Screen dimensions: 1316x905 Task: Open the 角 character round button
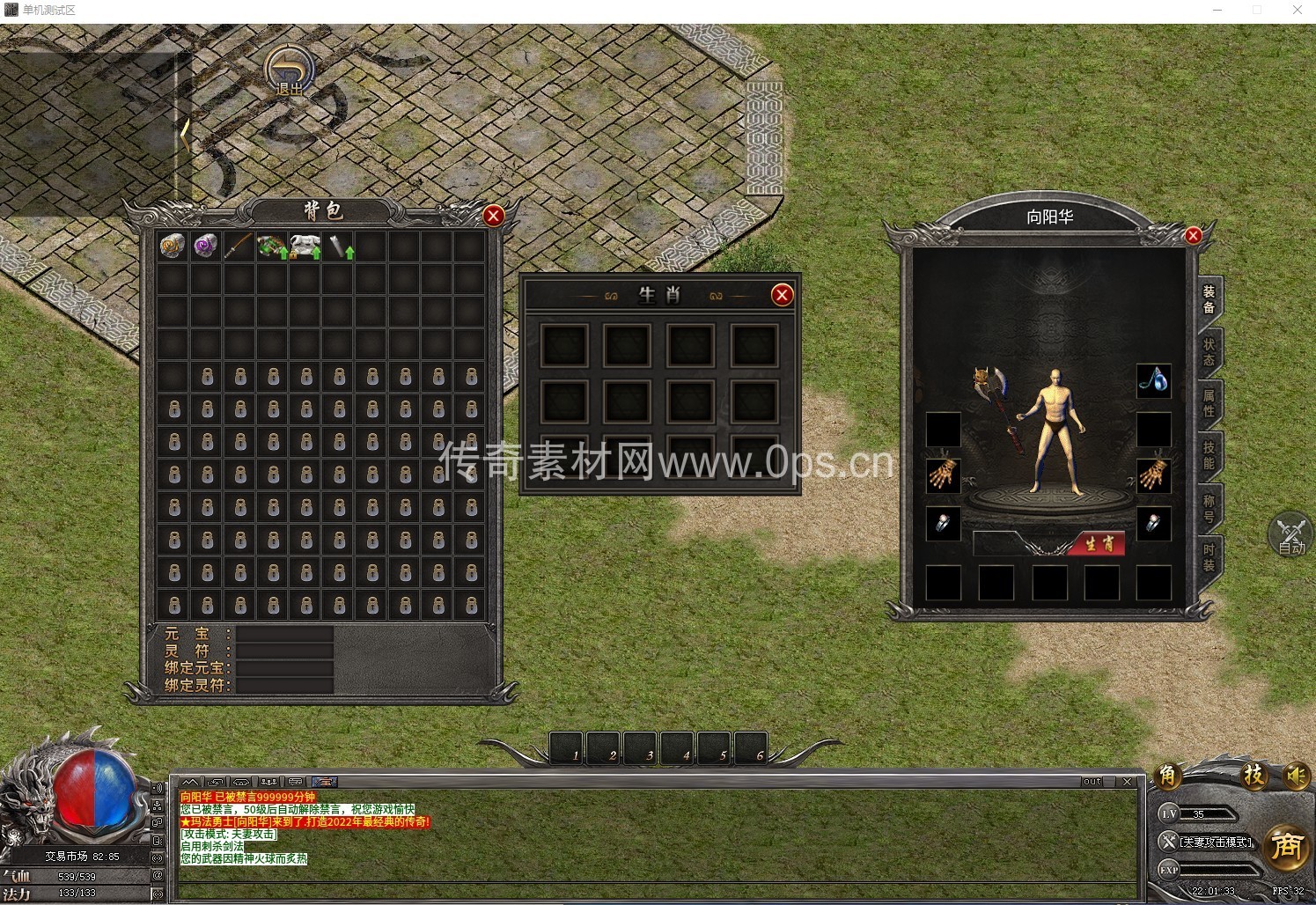[1167, 776]
